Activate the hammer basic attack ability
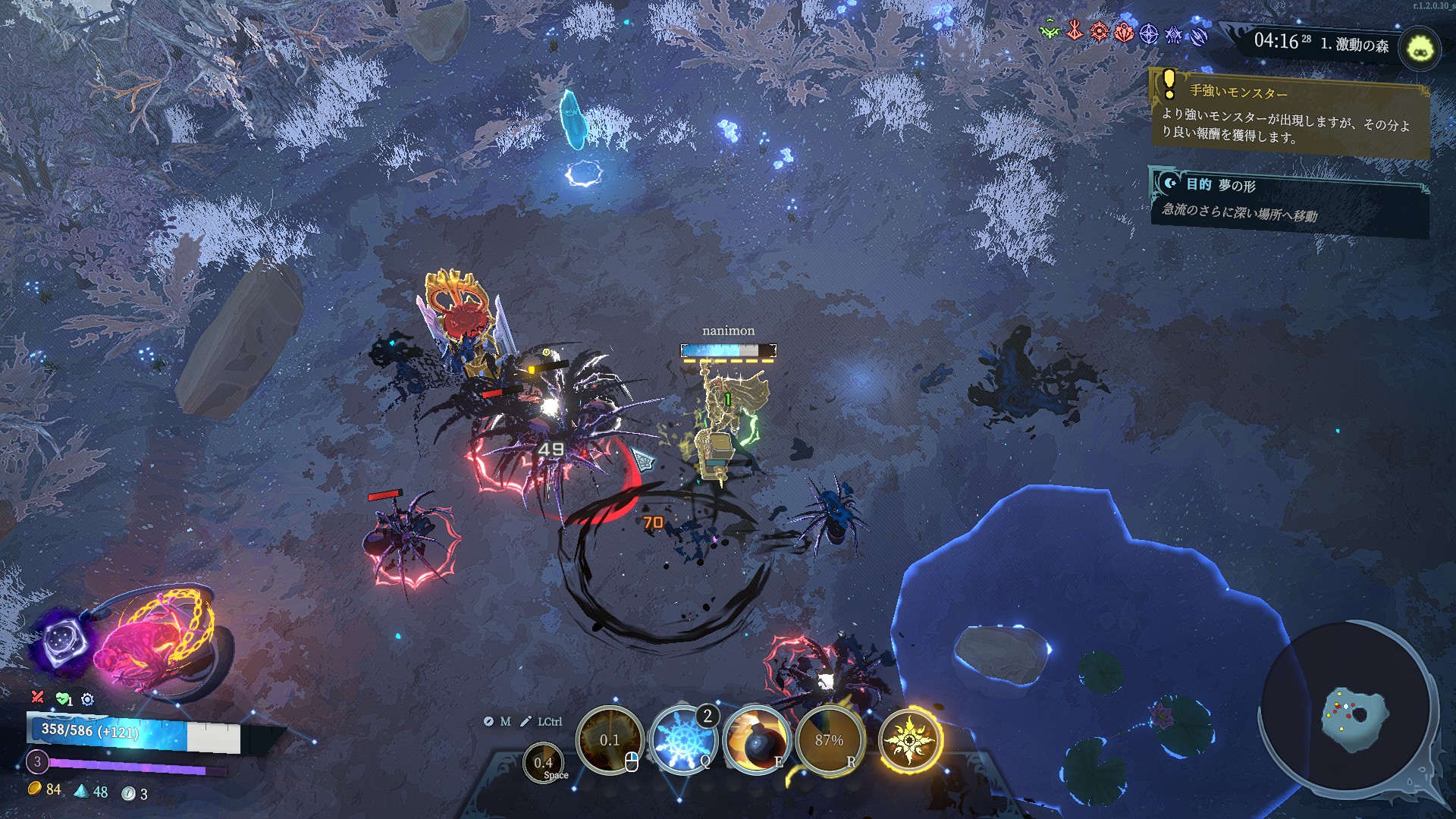1456x819 pixels. coord(609,740)
